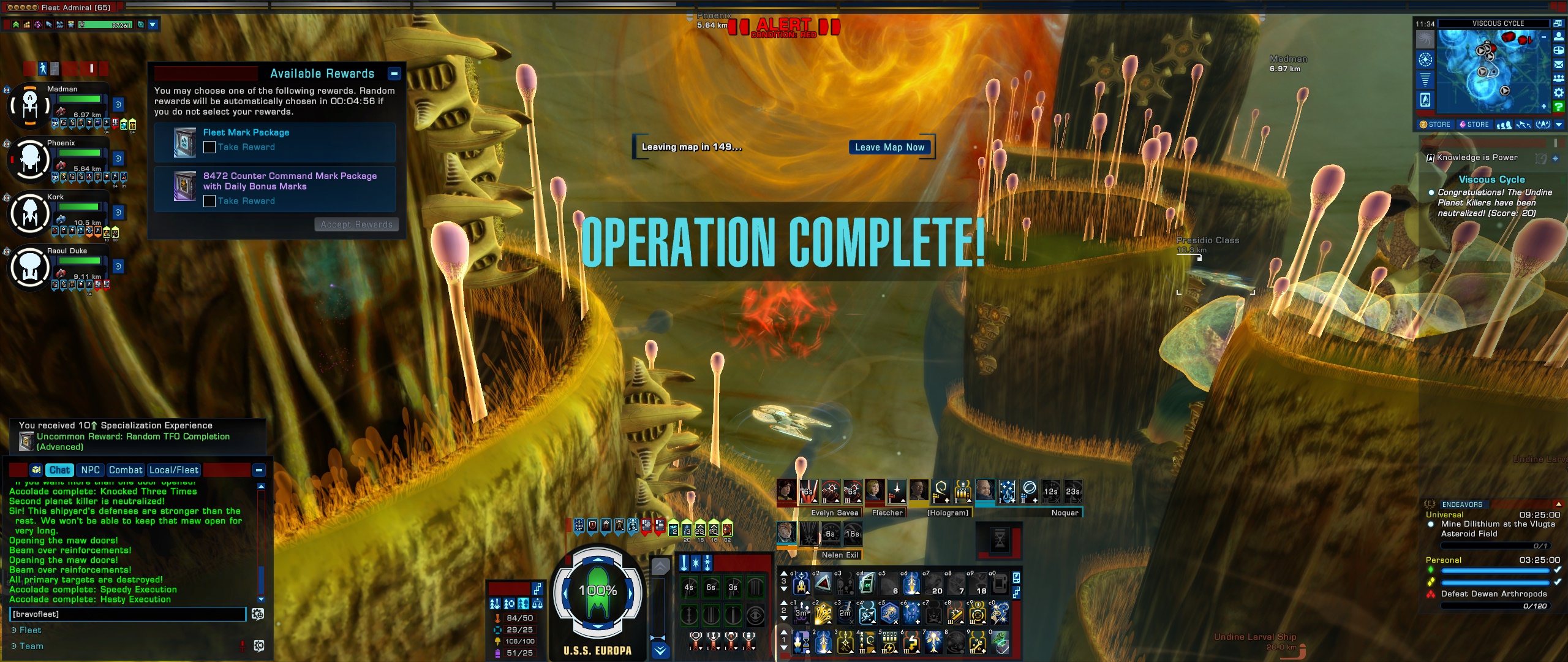Focus the bravofleet chat input box
This screenshot has height=662, width=1568.
(127, 614)
